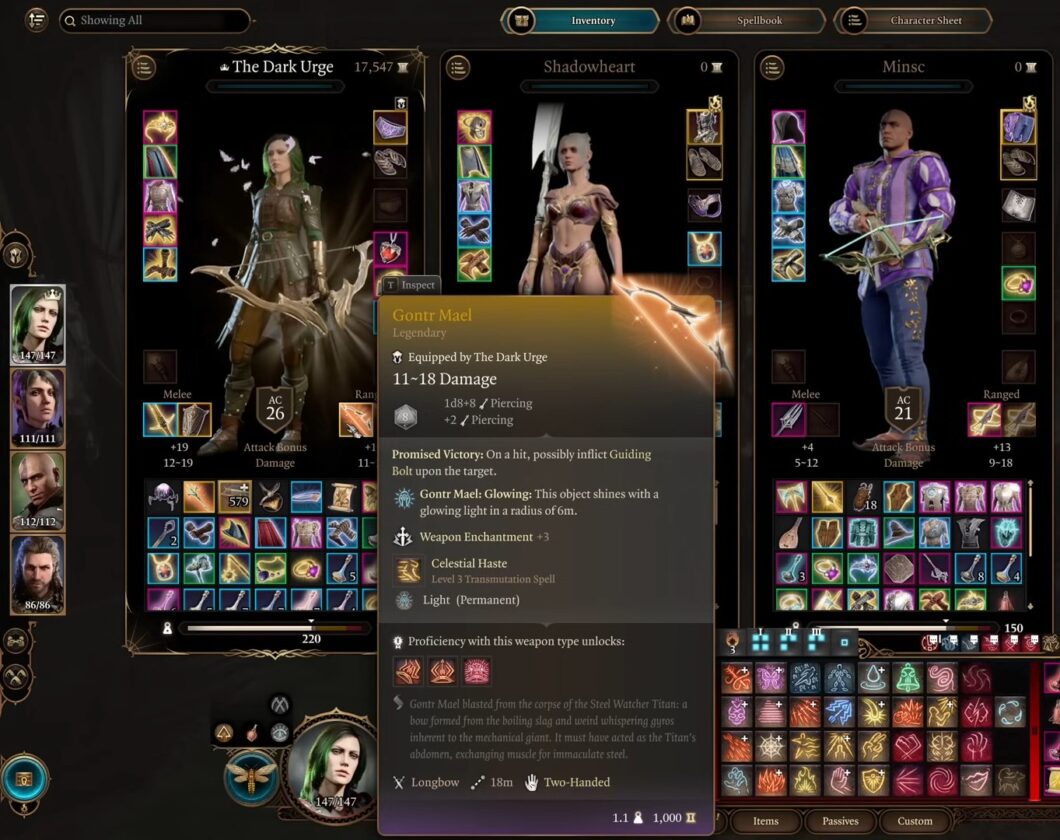Select Minsc's hooded headwear slot
This screenshot has height=840, width=1060.
pyautogui.click(x=789, y=127)
